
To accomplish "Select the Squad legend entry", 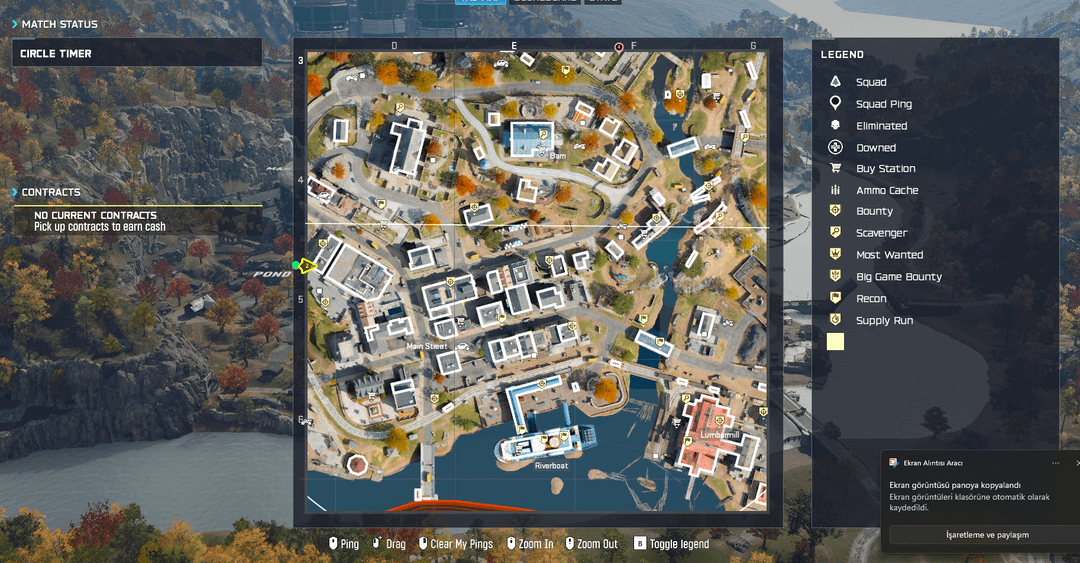I will [x=870, y=82].
